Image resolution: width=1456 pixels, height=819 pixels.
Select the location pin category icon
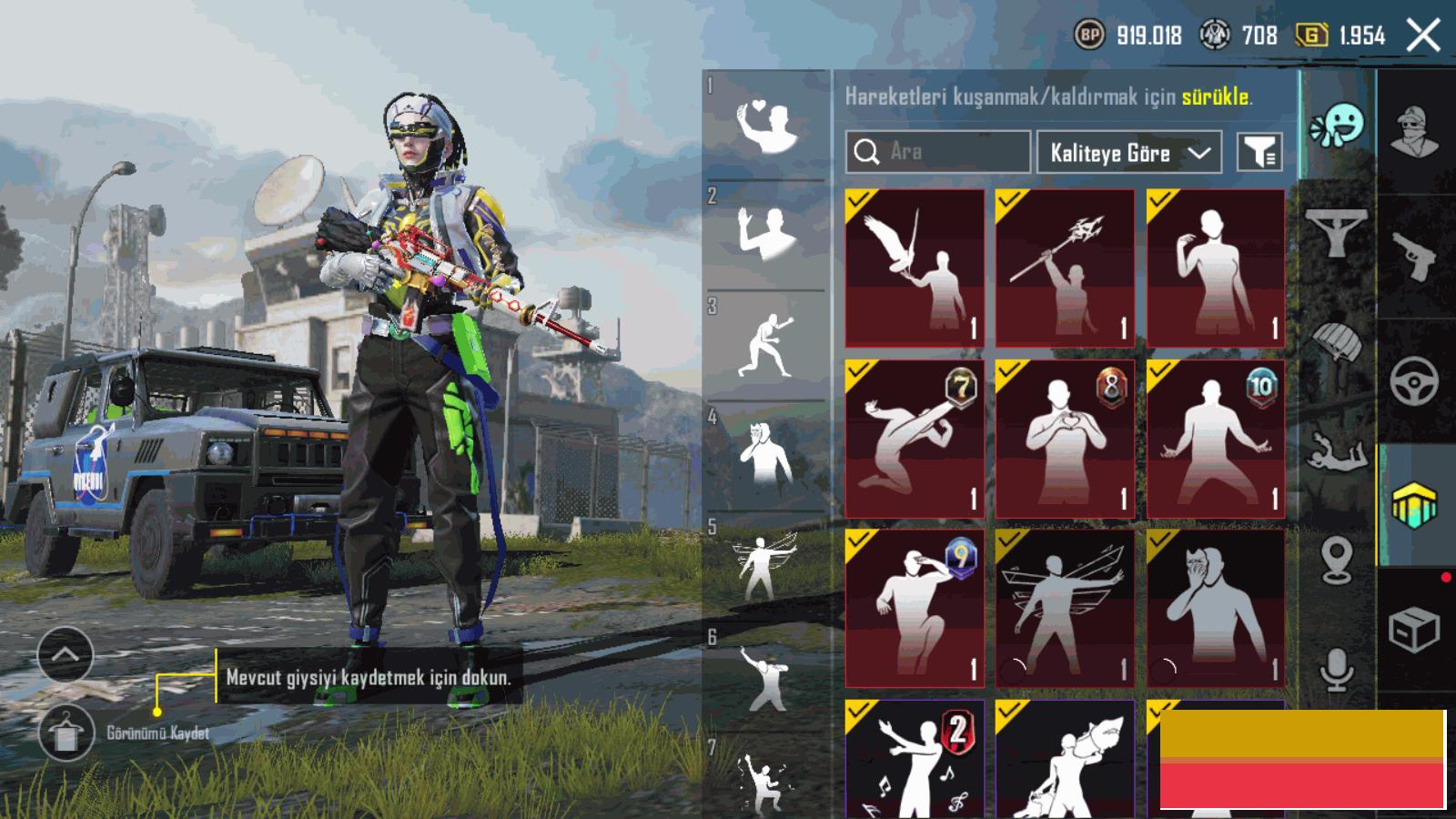click(1336, 559)
